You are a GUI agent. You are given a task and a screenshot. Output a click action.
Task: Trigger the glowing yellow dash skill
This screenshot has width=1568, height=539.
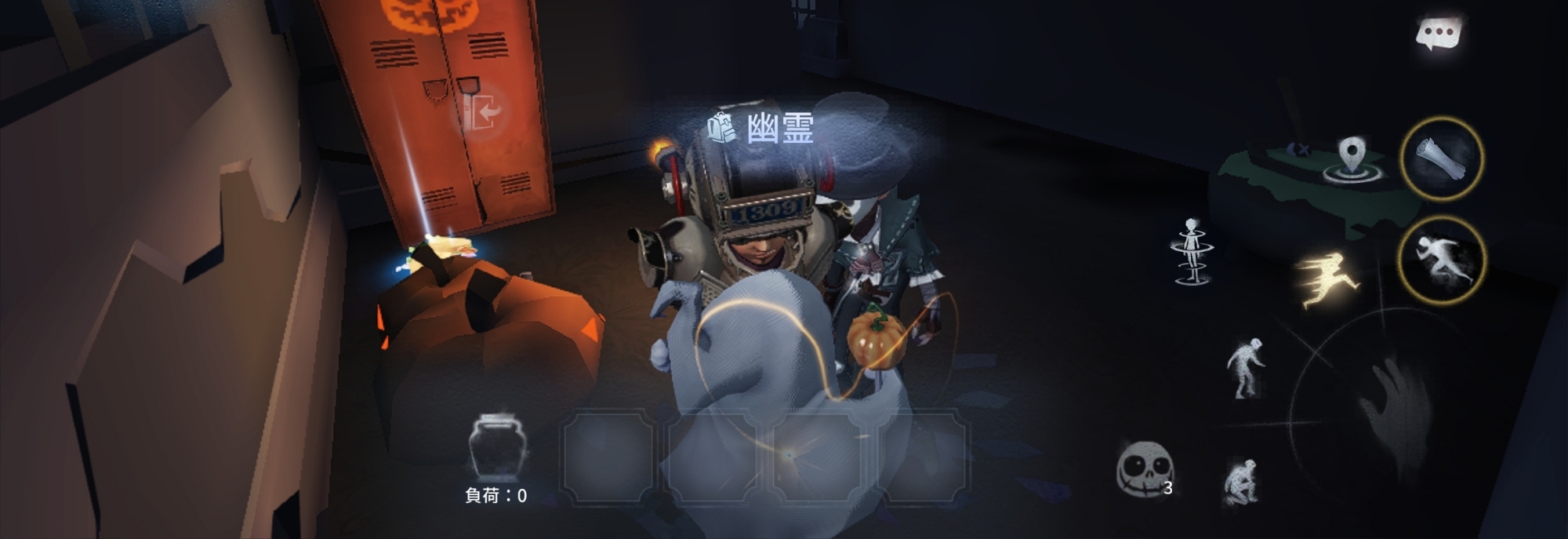click(1329, 279)
